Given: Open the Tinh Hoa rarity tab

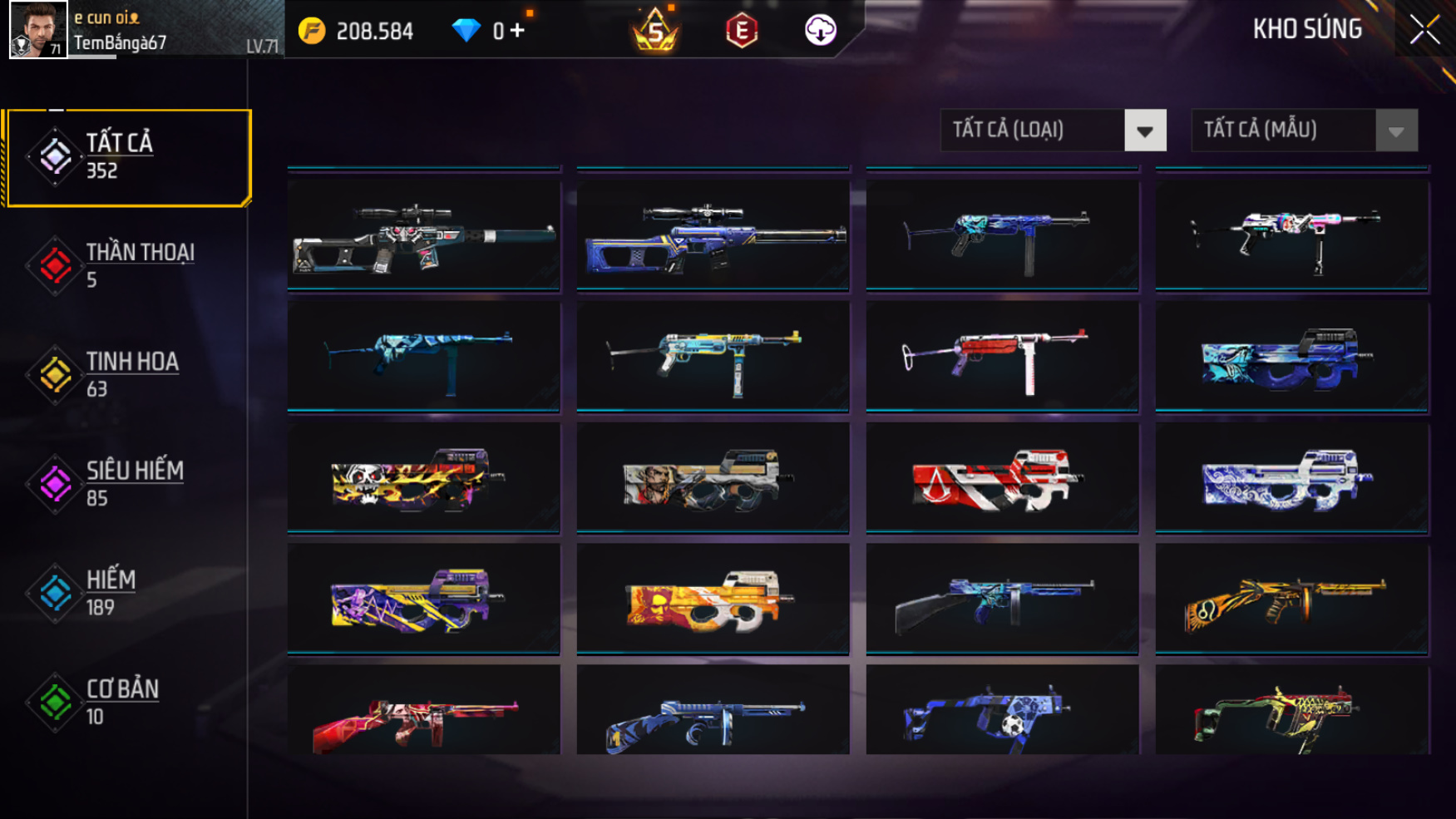Looking at the screenshot, I should (125, 374).
